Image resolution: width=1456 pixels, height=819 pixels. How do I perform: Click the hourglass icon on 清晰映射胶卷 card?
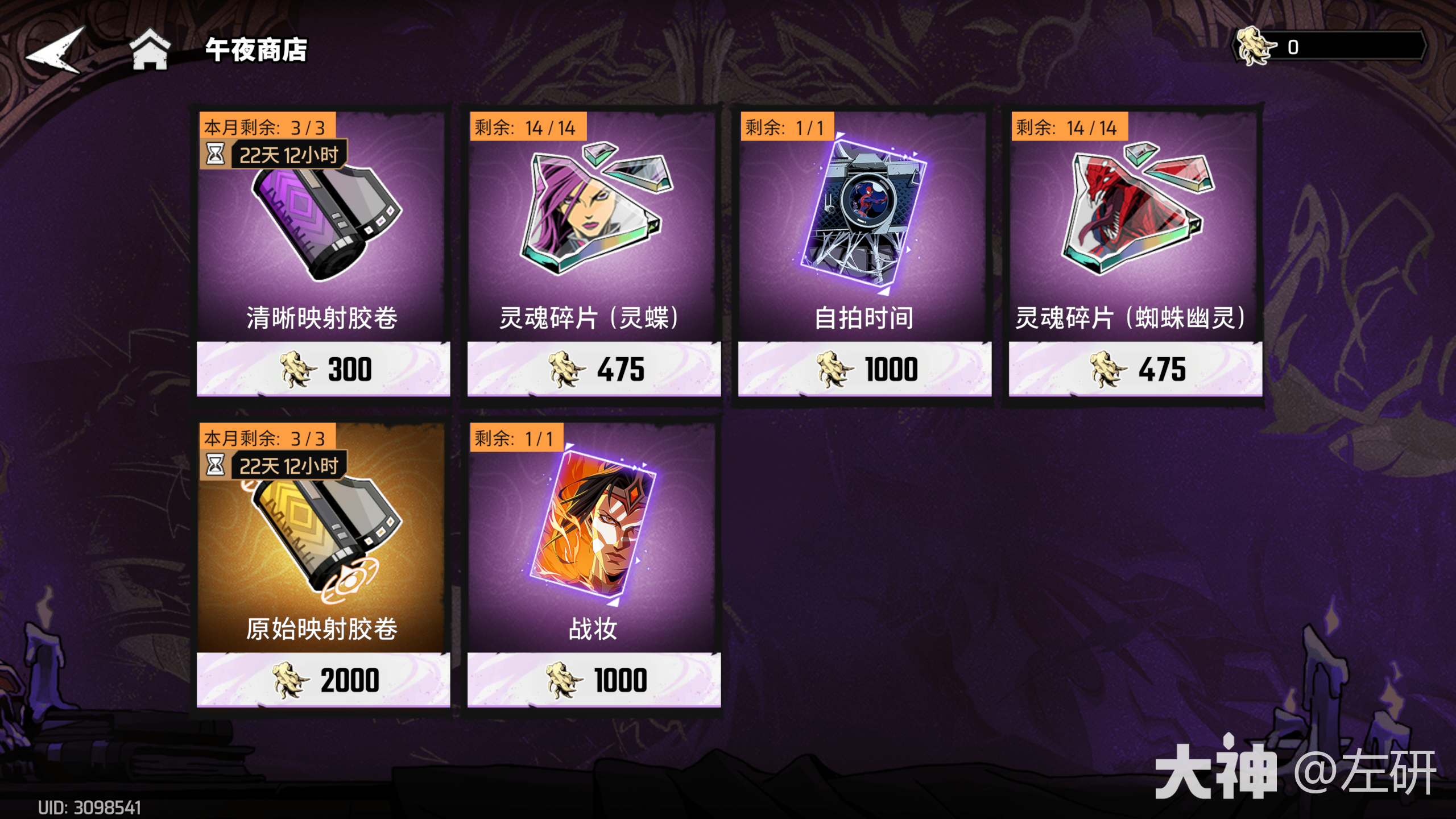pyautogui.click(x=215, y=154)
